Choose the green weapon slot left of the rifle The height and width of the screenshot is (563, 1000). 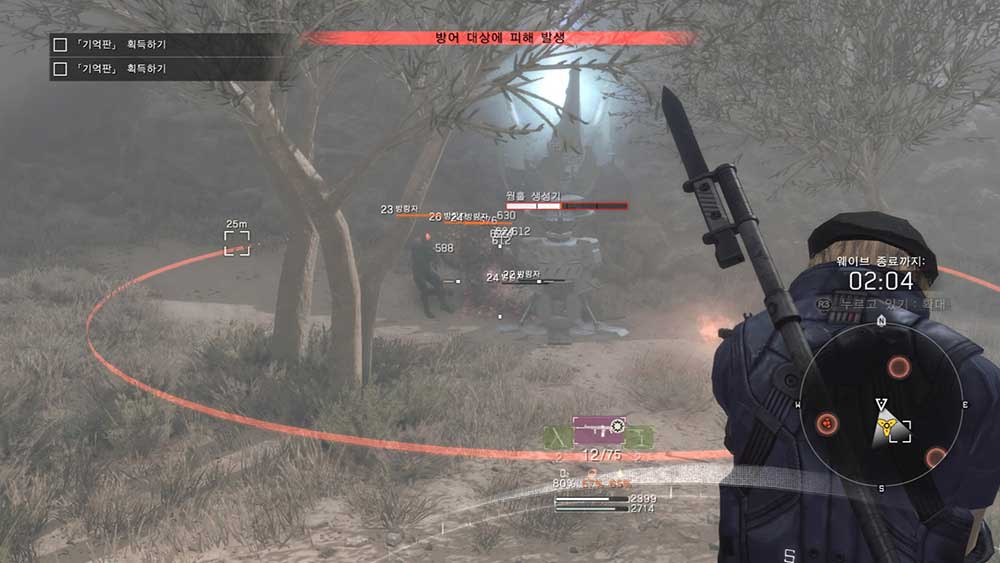(x=558, y=437)
